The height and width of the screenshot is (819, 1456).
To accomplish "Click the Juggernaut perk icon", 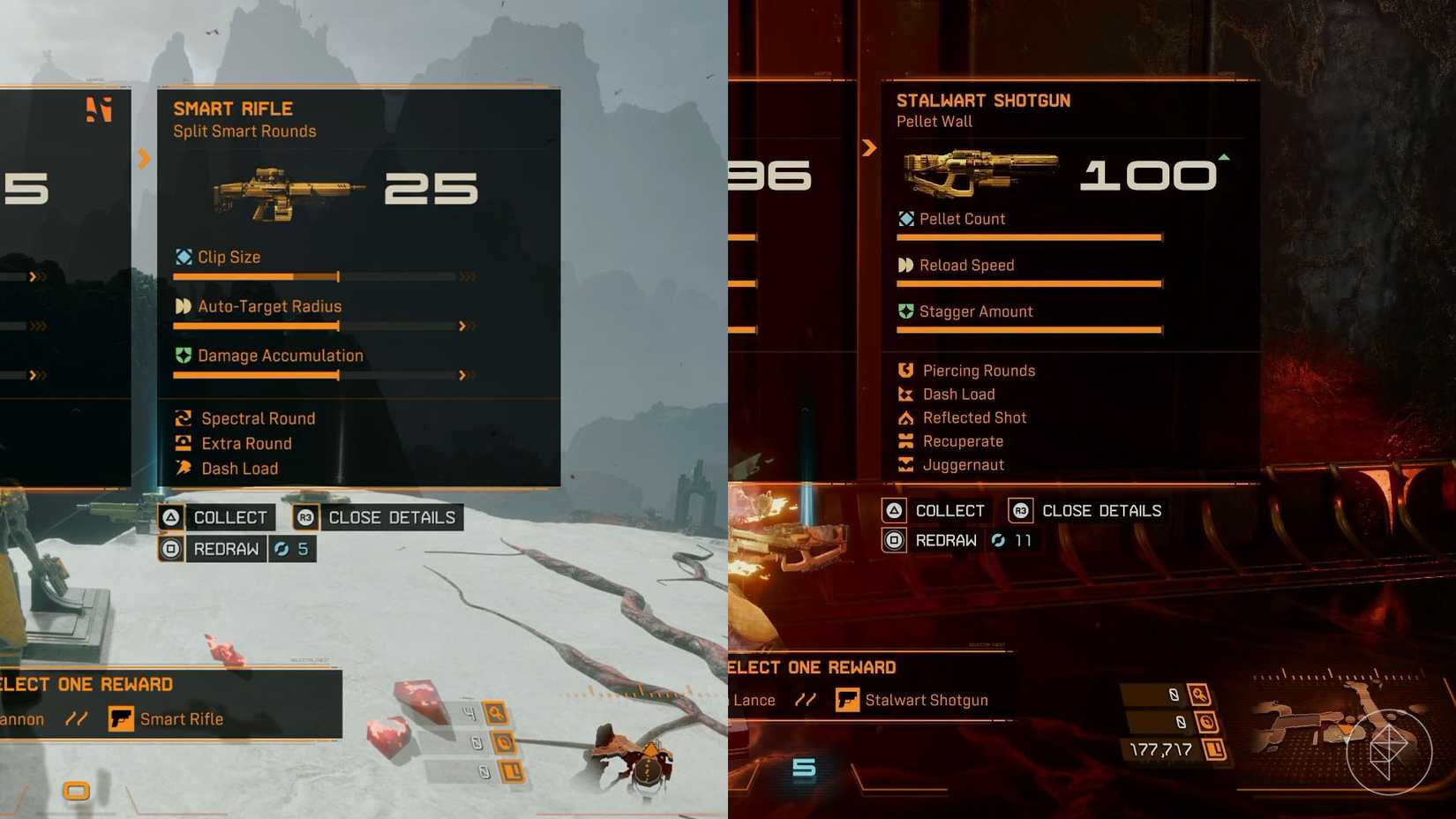I will pos(905,465).
